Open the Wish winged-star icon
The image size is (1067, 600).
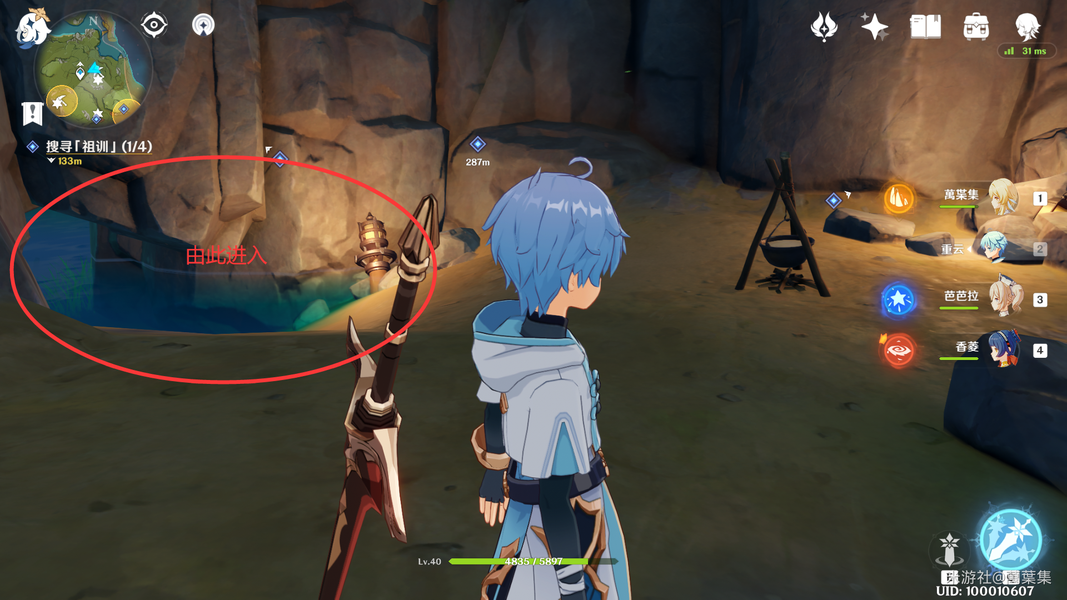[x=824, y=27]
